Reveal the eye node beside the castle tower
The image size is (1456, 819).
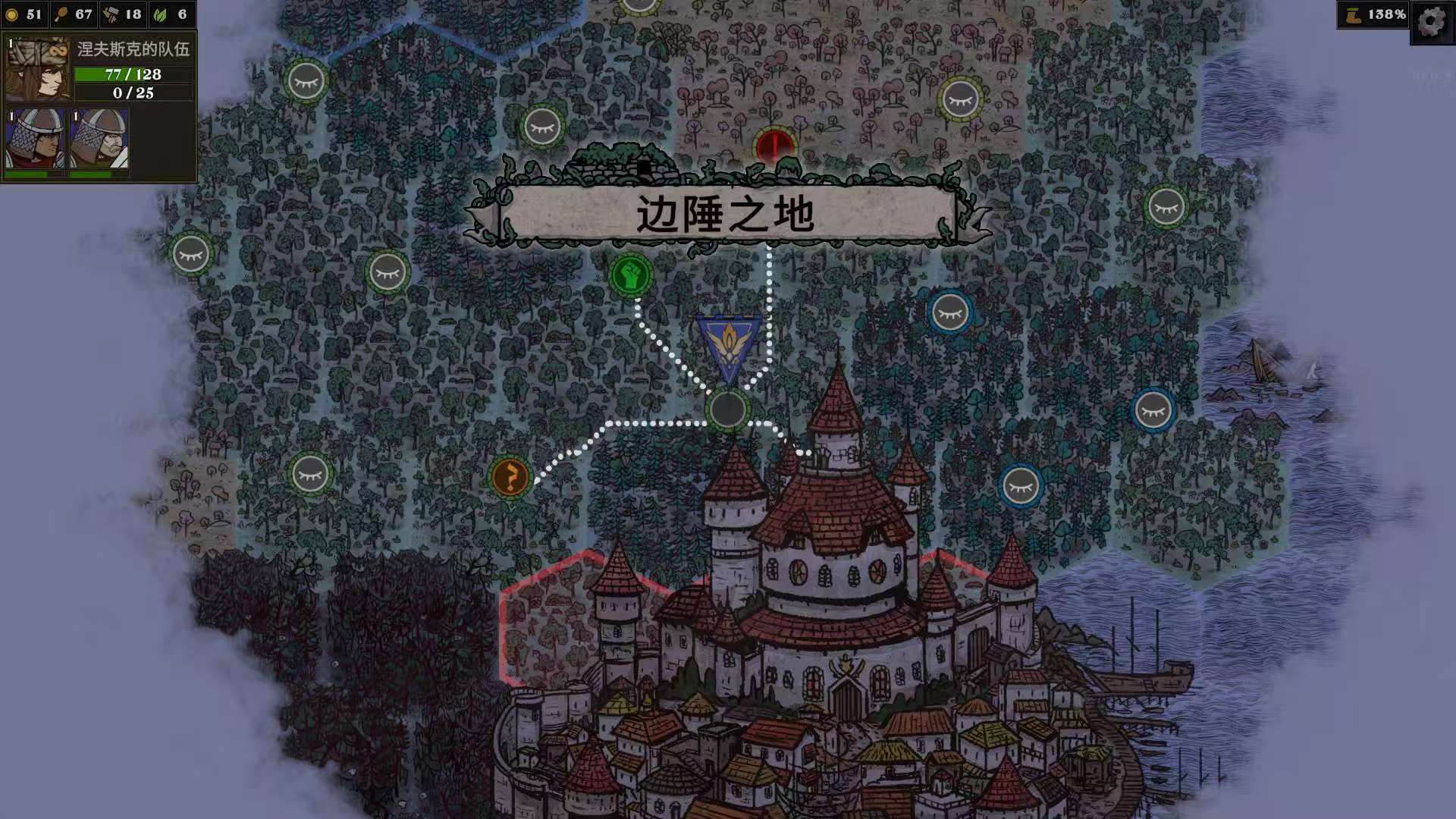tap(1021, 486)
